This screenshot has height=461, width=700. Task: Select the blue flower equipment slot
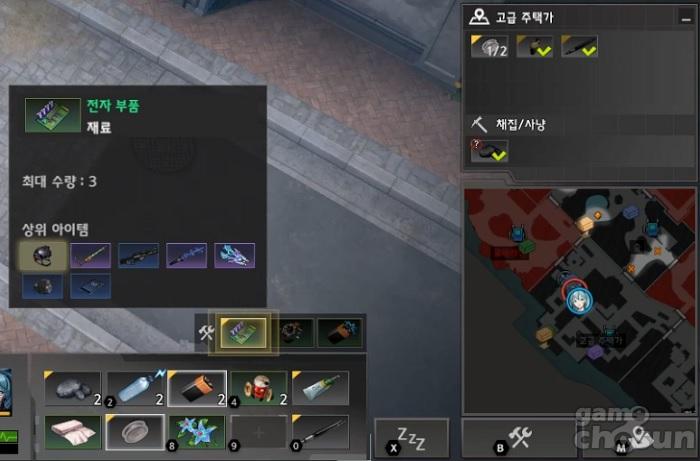(x=196, y=431)
